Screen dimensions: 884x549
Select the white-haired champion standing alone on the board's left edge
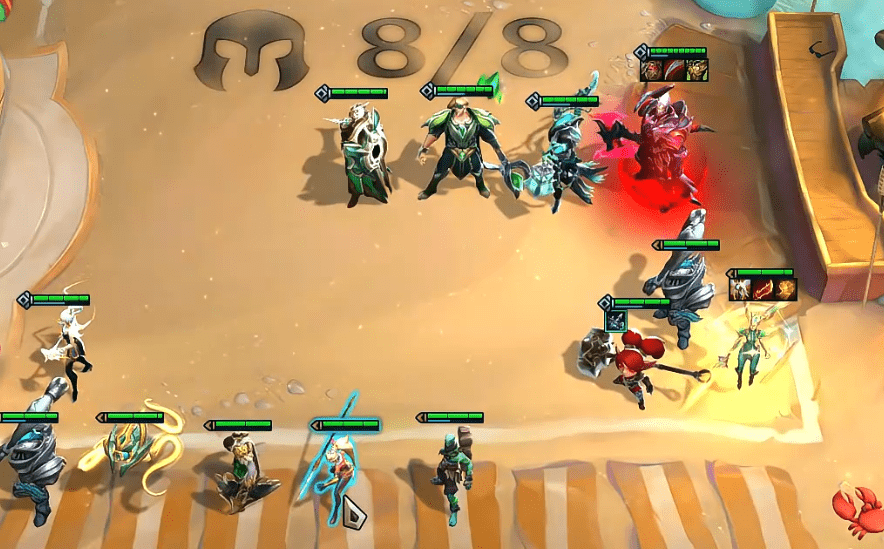coord(65,345)
